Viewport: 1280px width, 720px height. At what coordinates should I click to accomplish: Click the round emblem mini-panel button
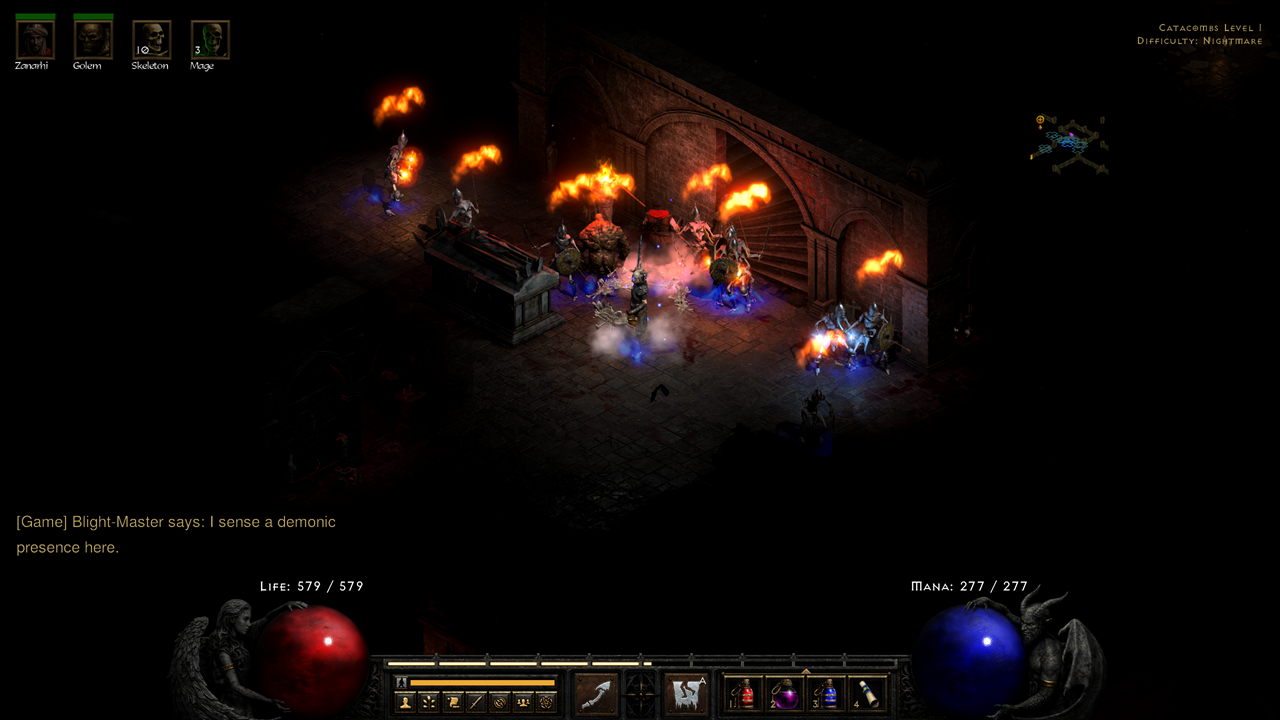click(499, 702)
